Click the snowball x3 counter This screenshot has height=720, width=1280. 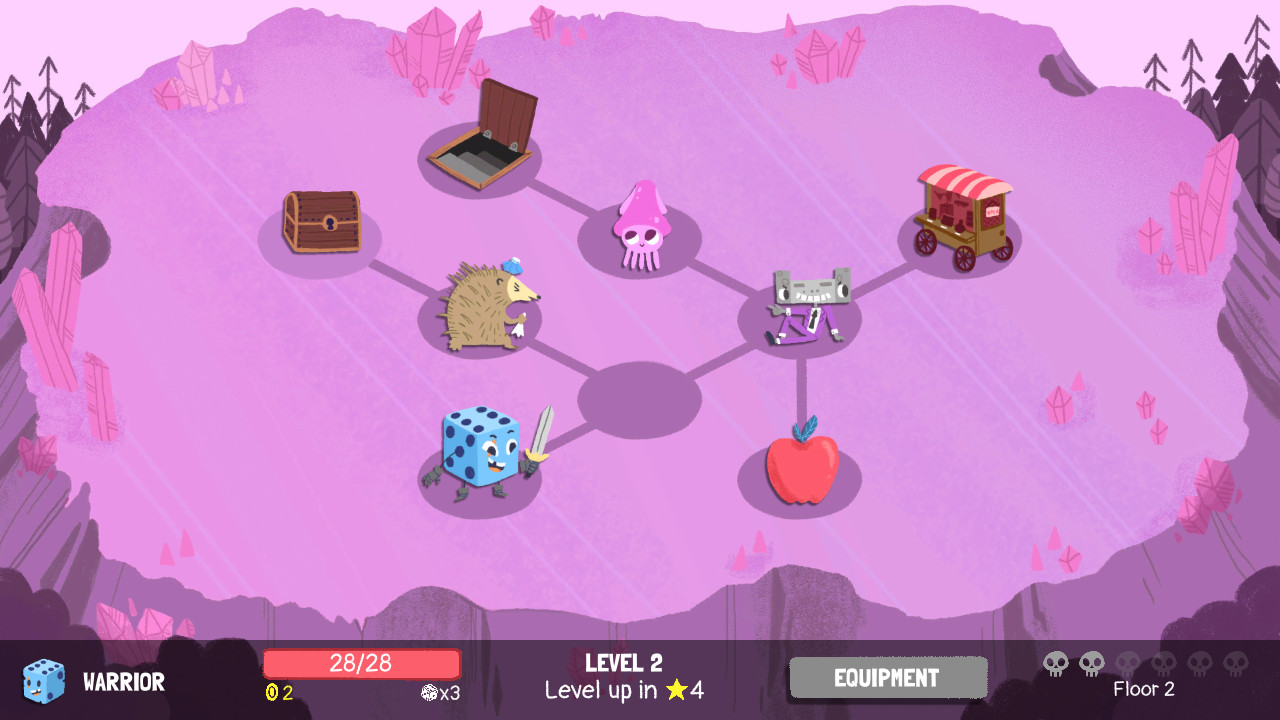[442, 690]
